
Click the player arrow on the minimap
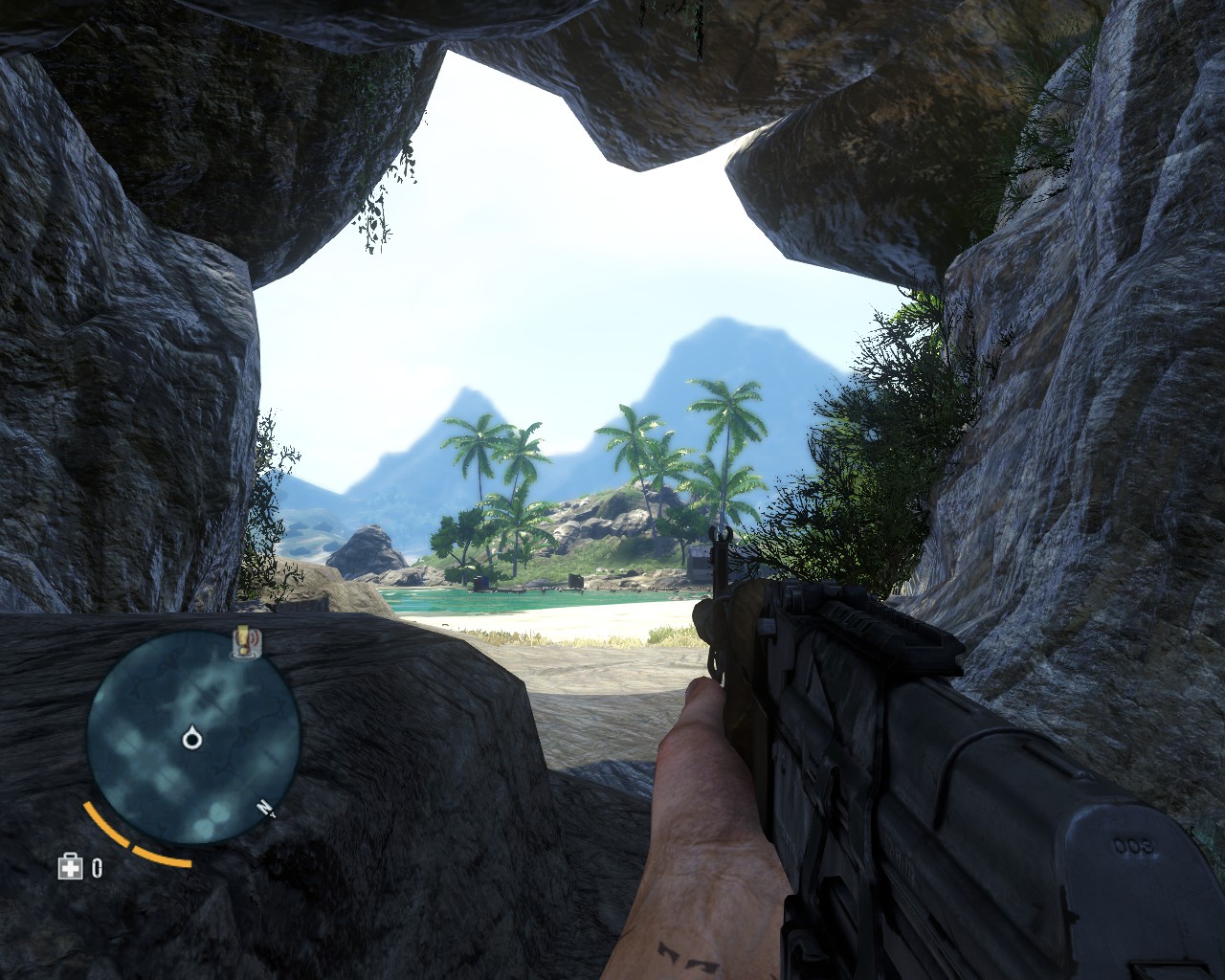192,737
